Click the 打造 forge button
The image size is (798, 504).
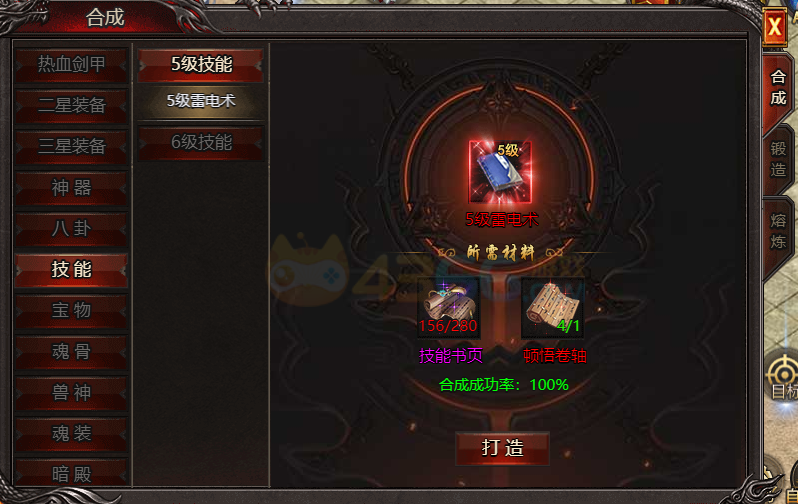coord(502,447)
